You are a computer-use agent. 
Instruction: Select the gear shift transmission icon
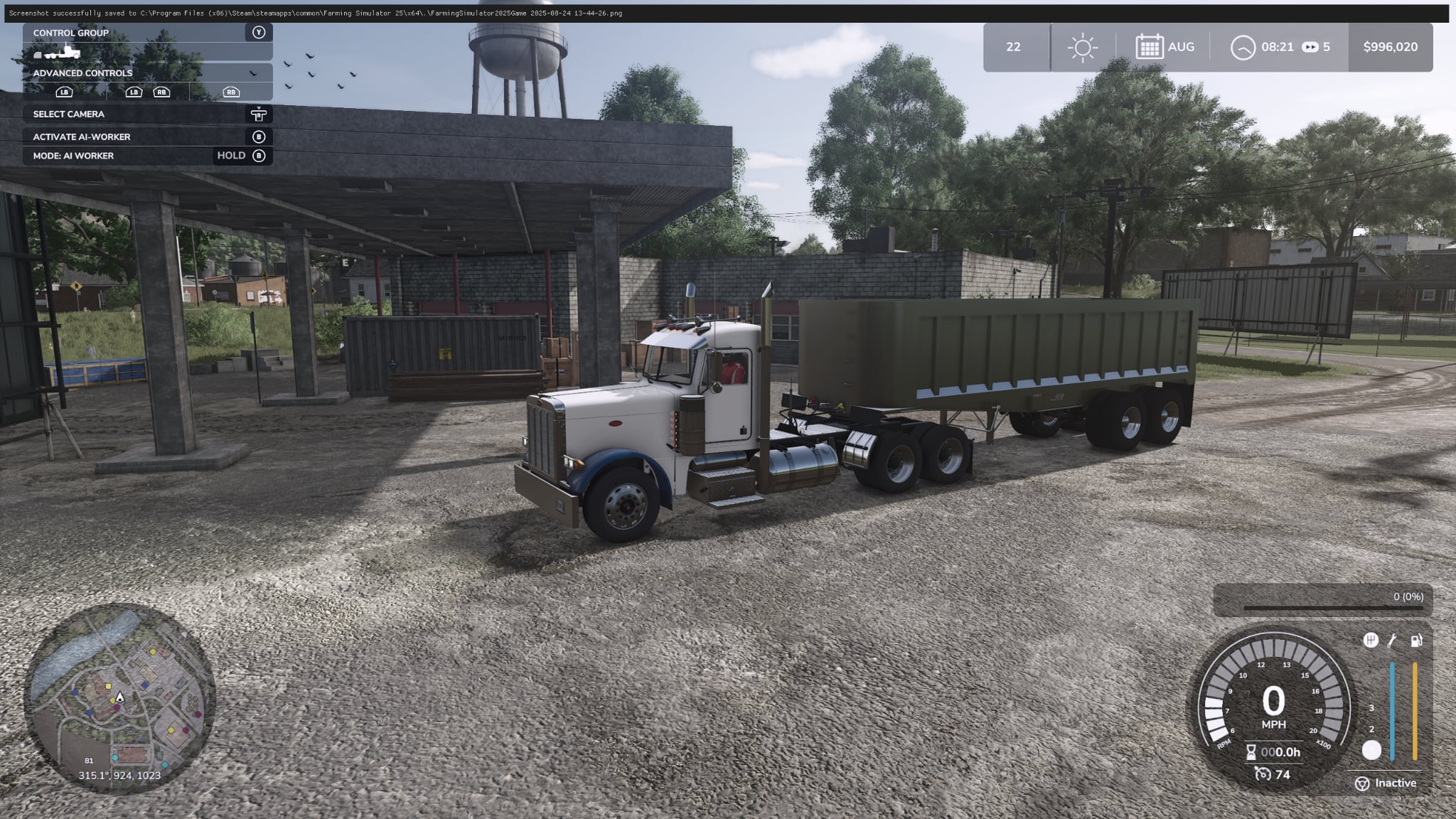[x=1371, y=640]
